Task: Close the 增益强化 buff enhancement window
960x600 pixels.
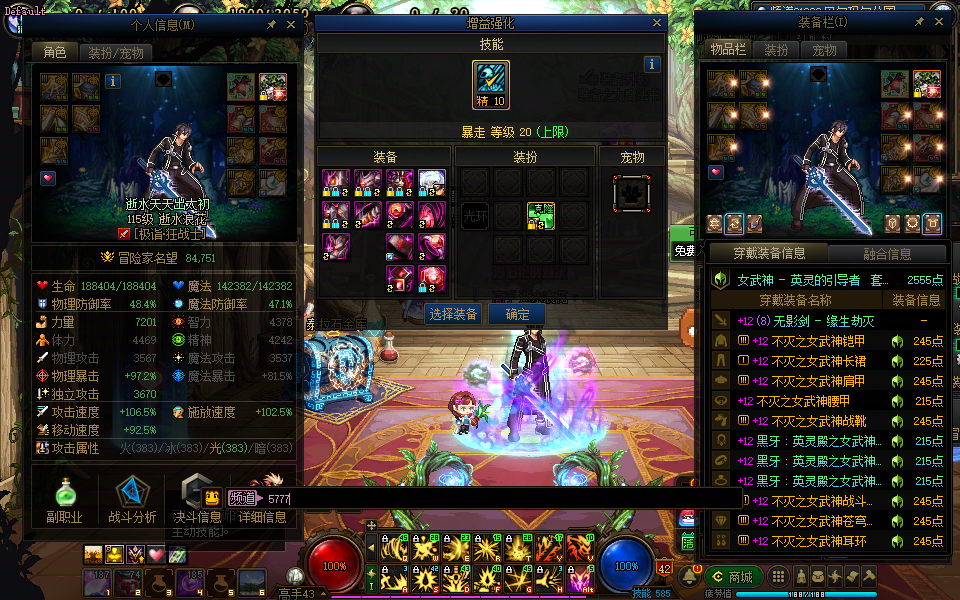Action: [x=656, y=23]
